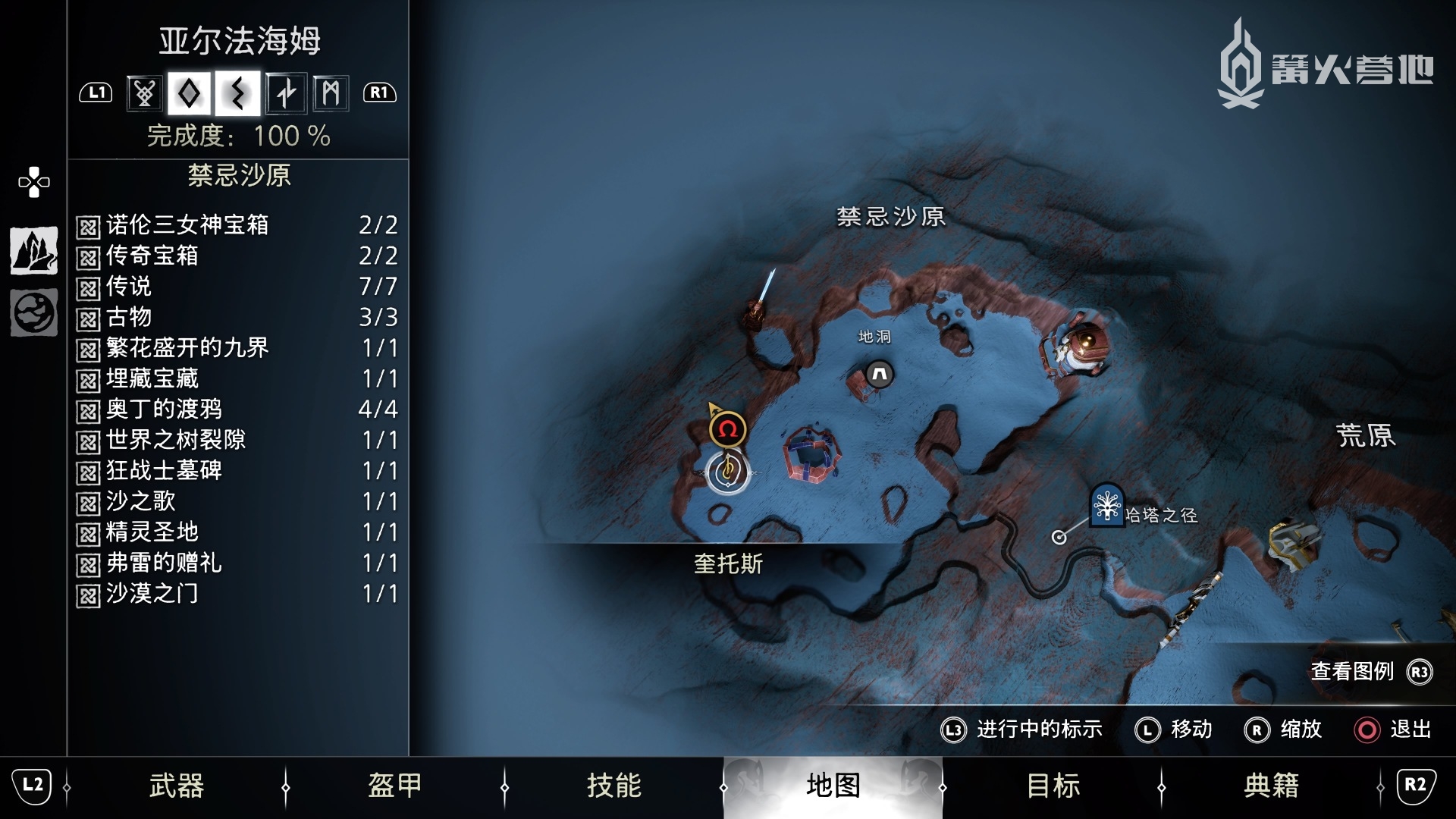The width and height of the screenshot is (1456, 819).
Task: Click the 沙漠之门 checklist row
Action: [237, 594]
